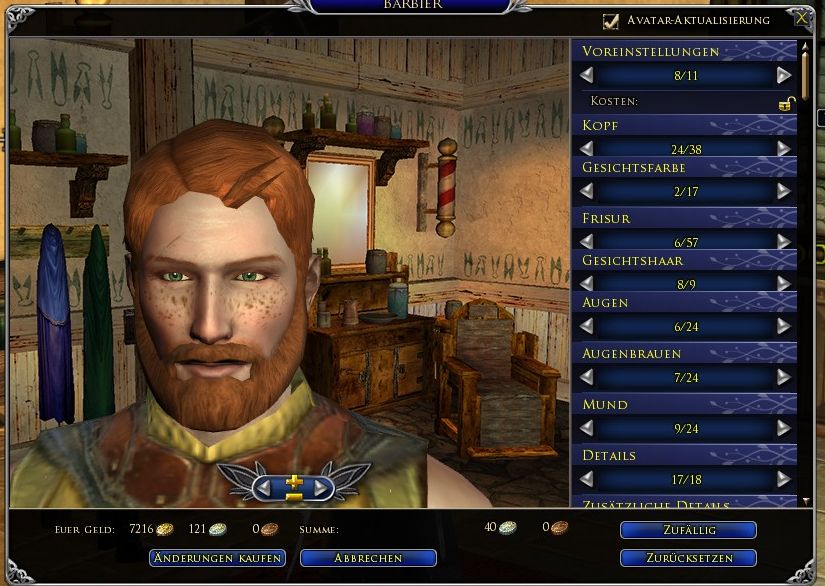Select next Voreinstellungen preset
Viewport: 825px width, 586px height.
(x=784, y=75)
